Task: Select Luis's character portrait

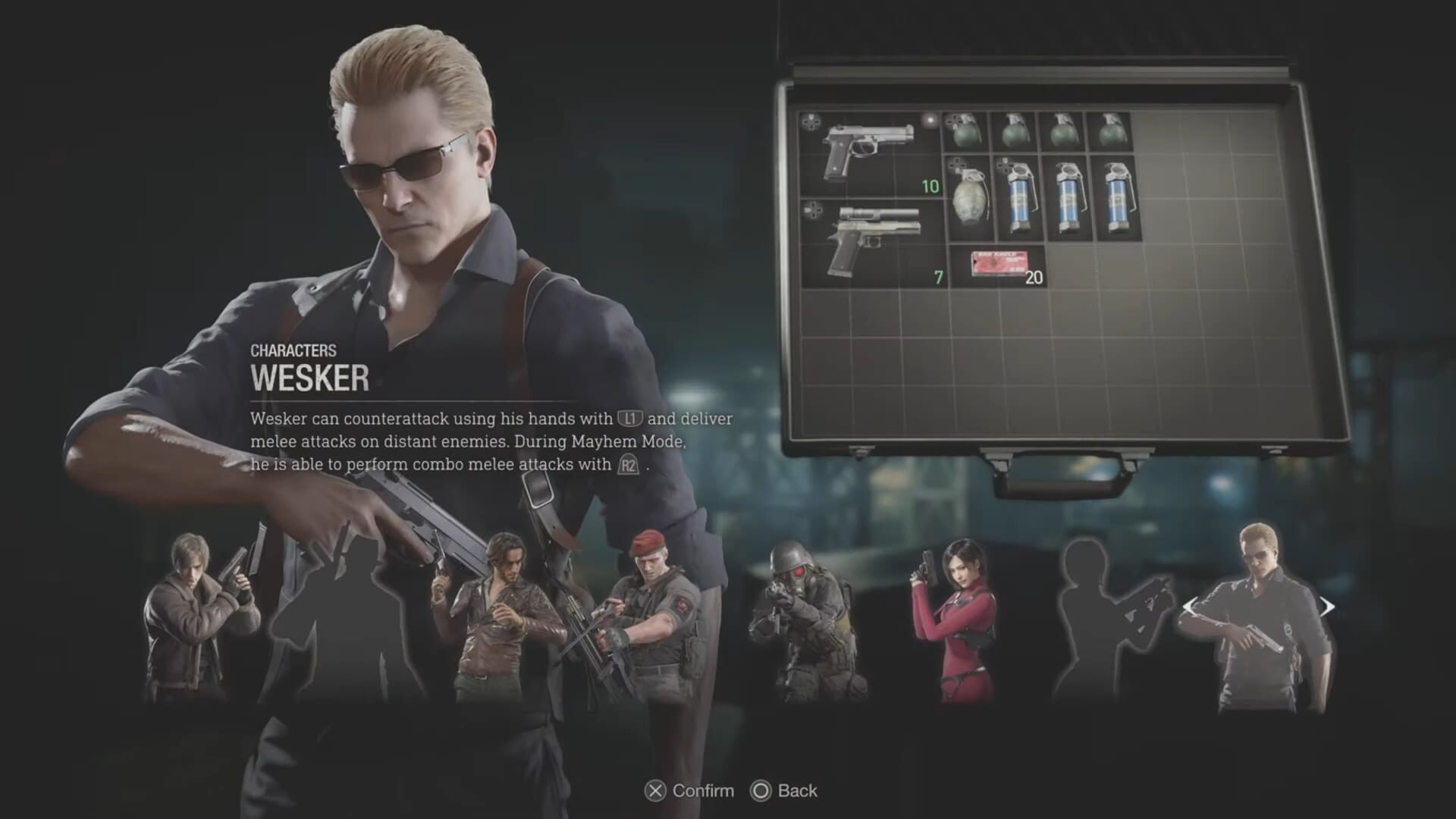Action: pos(504,607)
